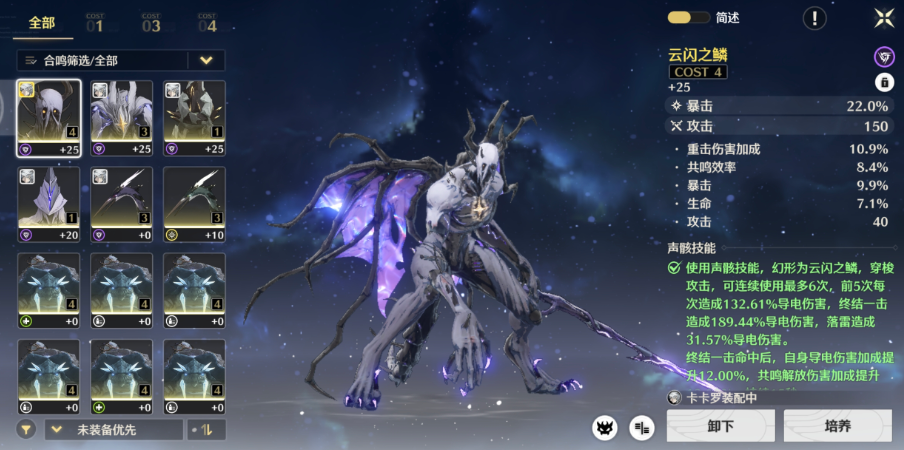Switch to the 全部 (All) tab
The width and height of the screenshot is (904, 450).
click(x=43, y=23)
